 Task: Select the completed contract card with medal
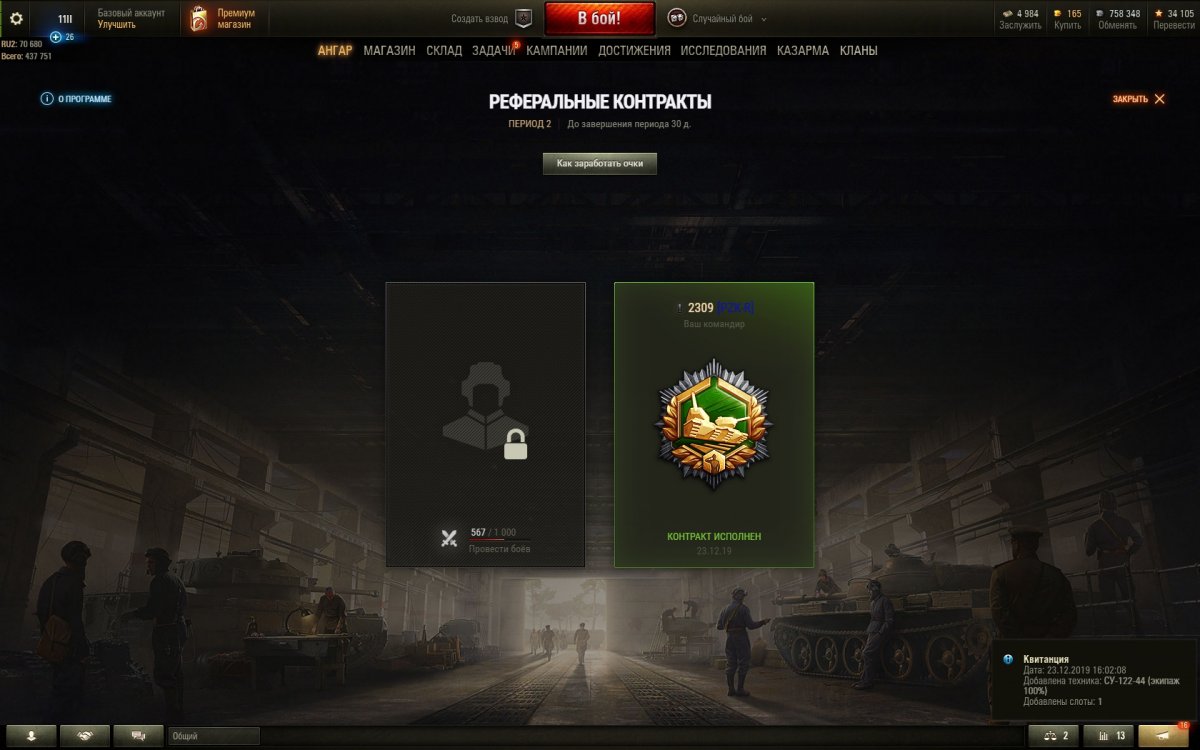click(714, 424)
